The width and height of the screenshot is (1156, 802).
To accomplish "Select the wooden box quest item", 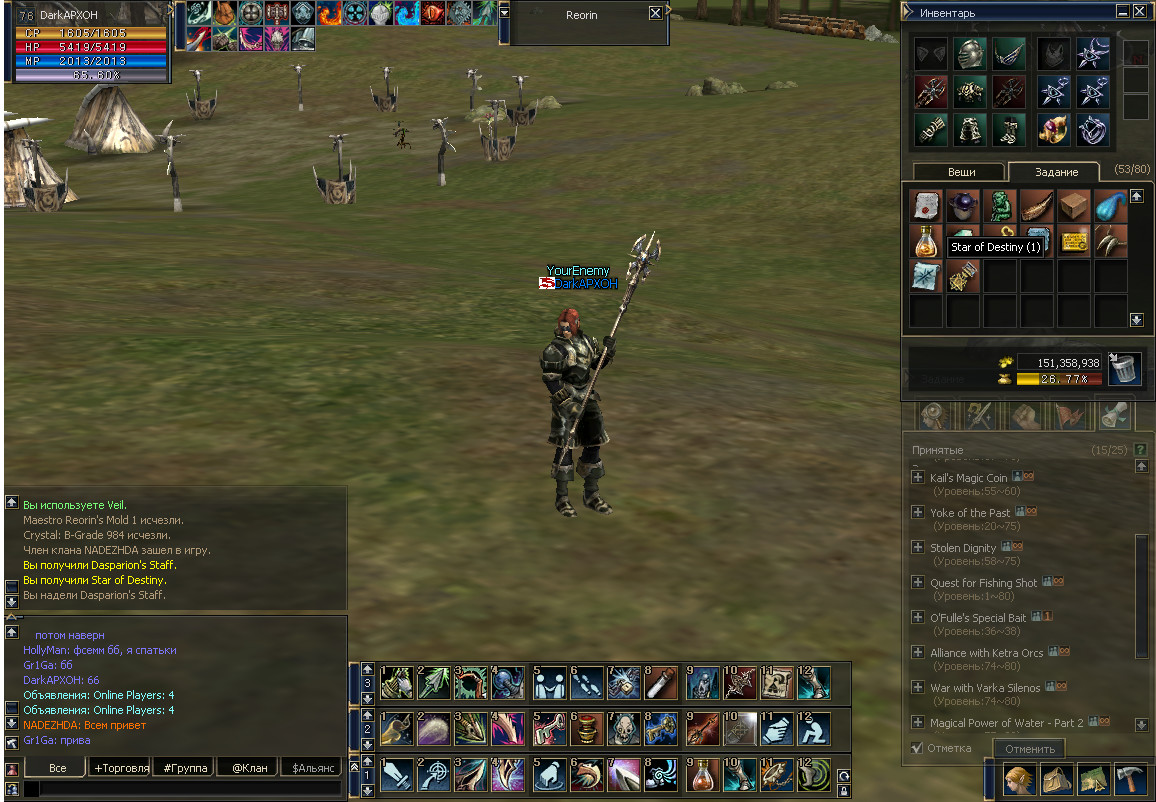I will (x=1074, y=206).
